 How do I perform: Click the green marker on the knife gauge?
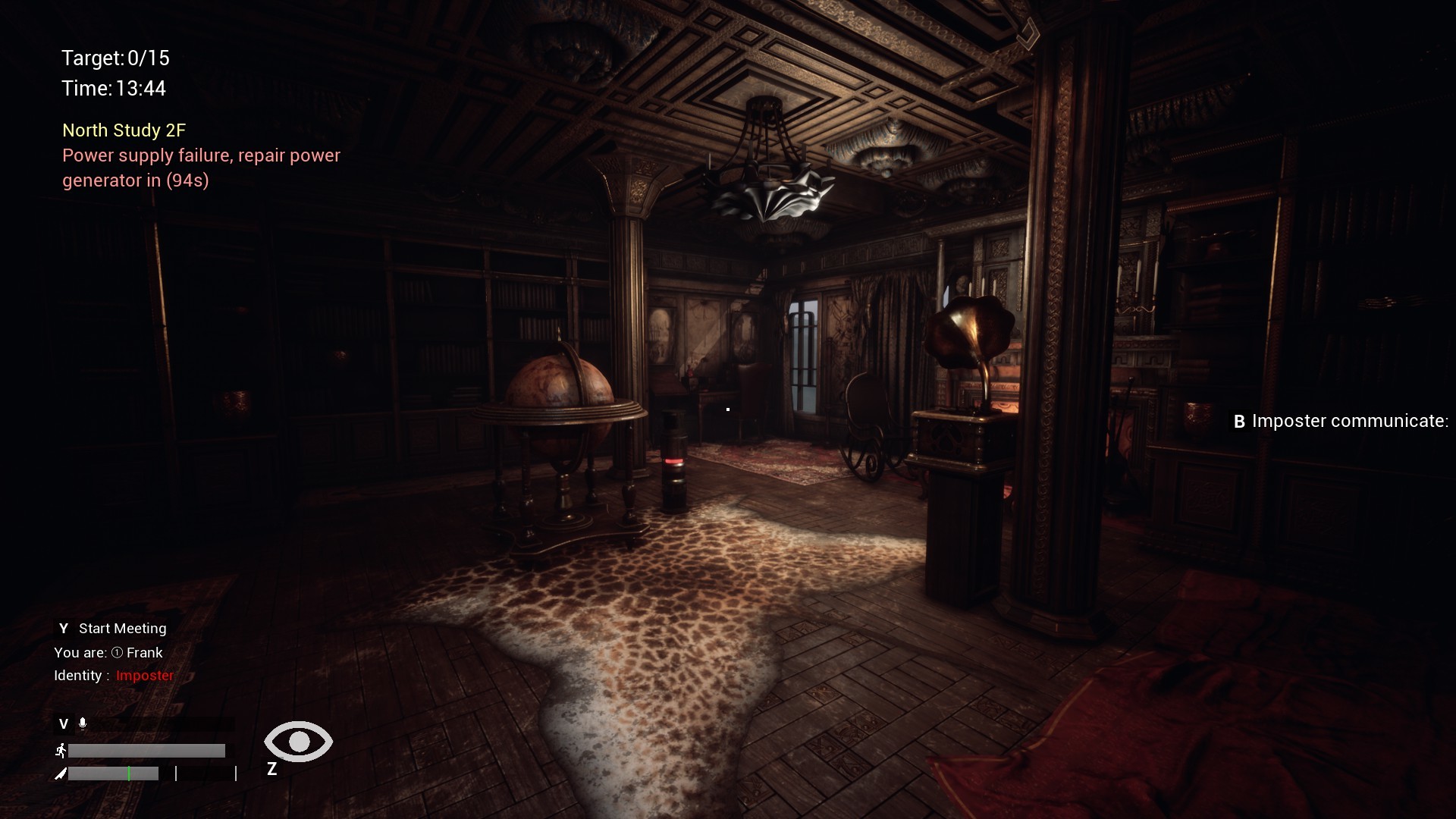tap(129, 774)
